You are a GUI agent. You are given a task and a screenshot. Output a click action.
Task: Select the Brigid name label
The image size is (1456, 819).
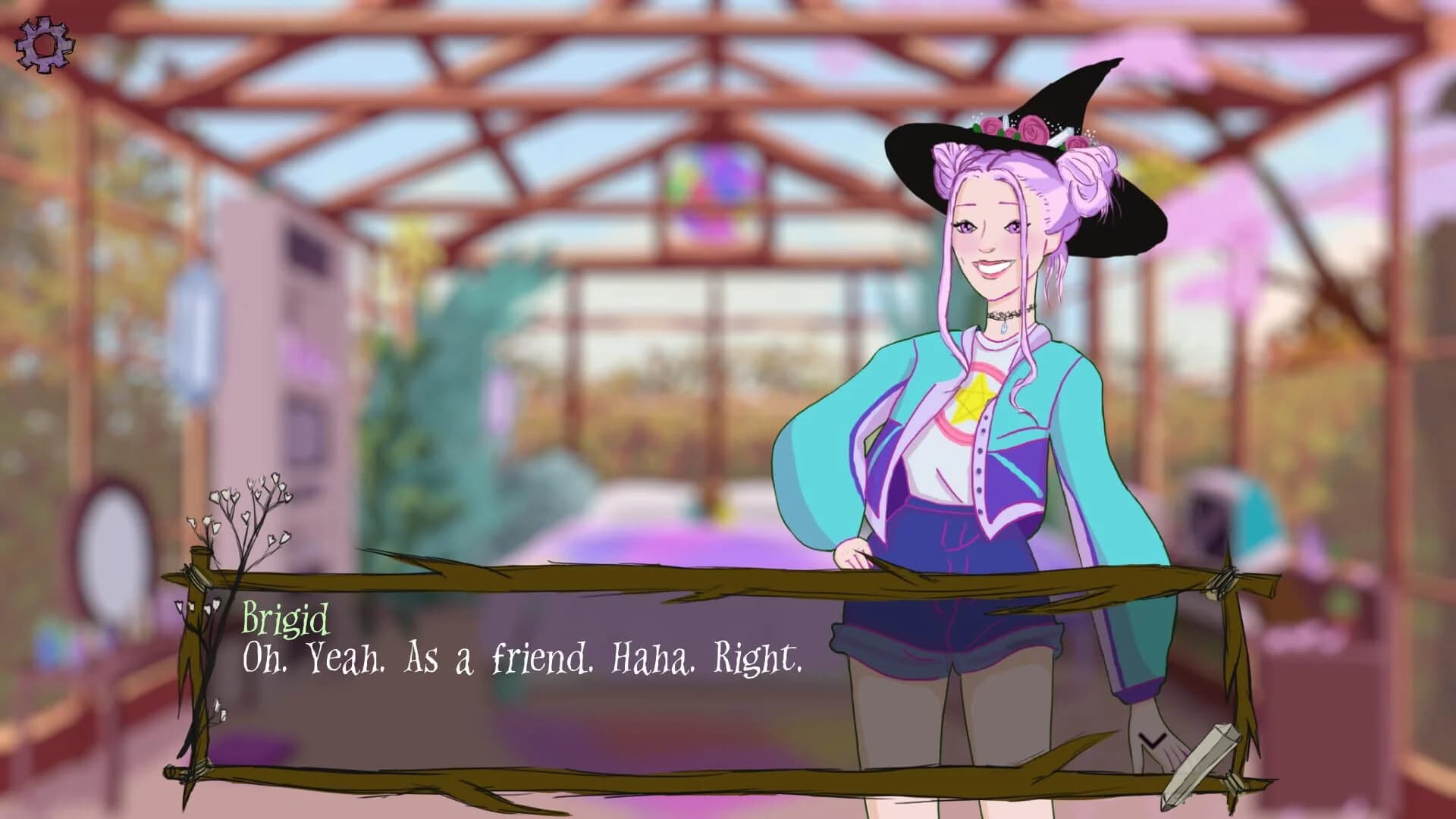(285, 620)
